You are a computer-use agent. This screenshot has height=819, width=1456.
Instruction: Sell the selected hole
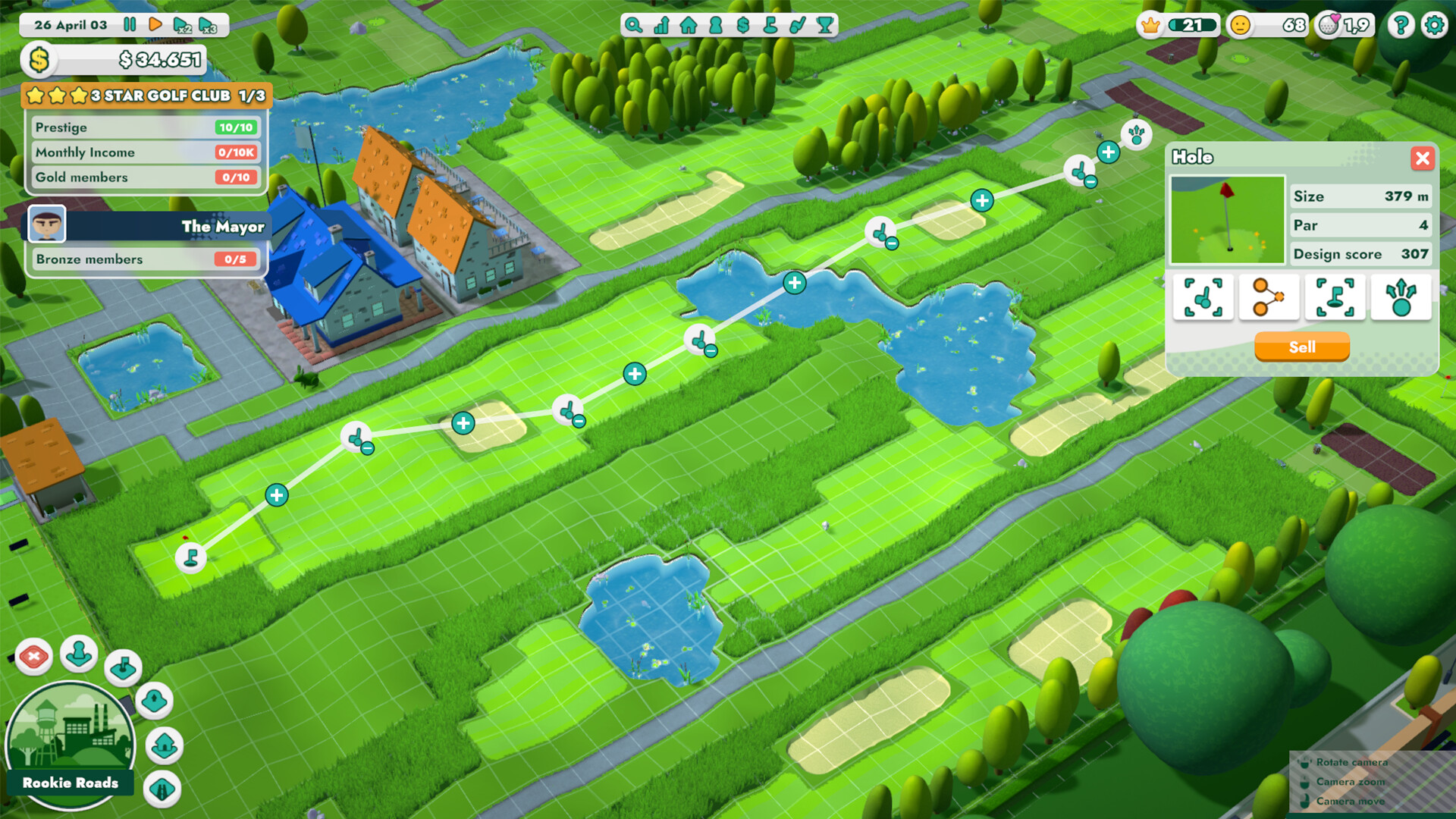click(1301, 347)
